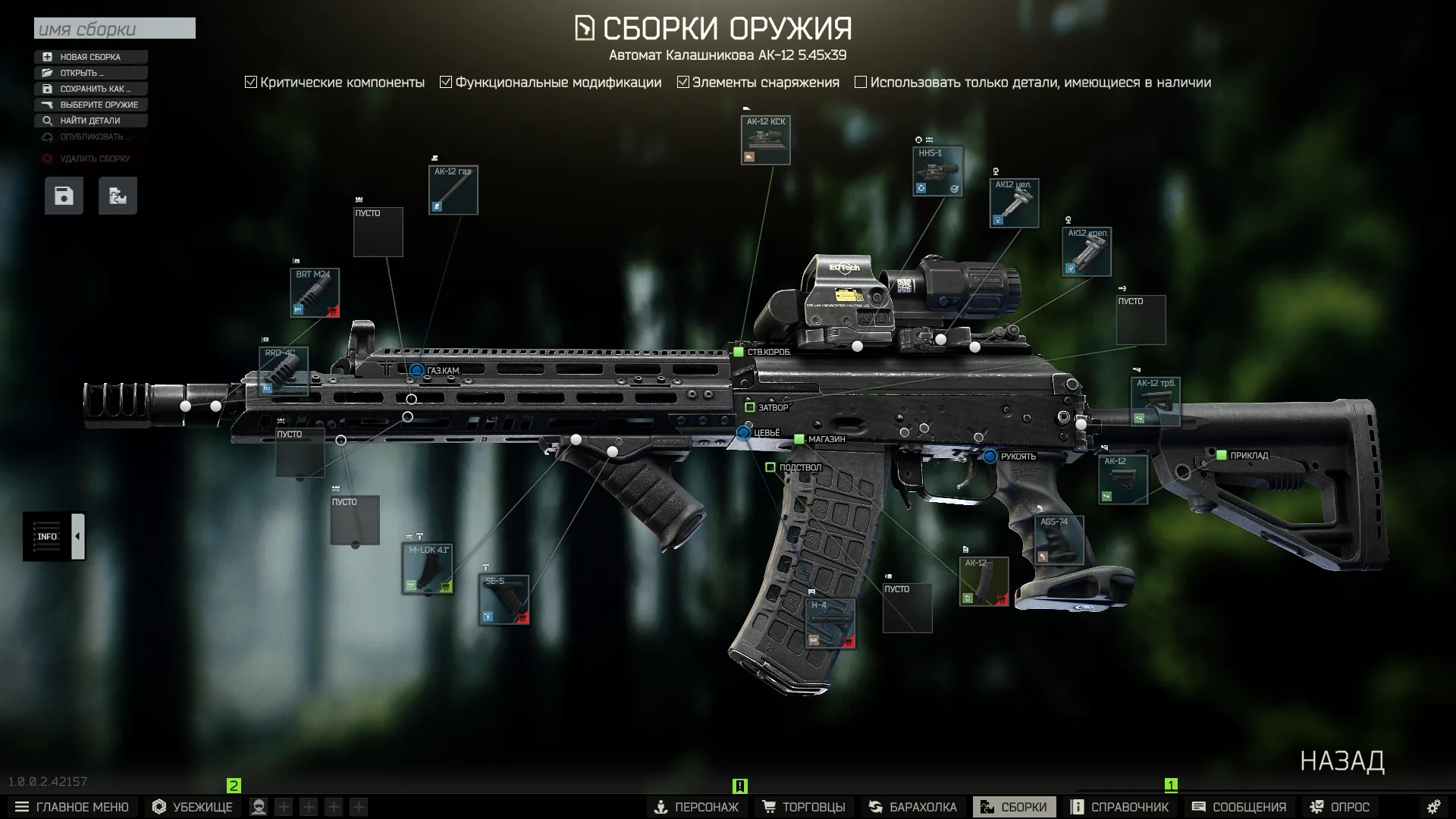This screenshot has height=819, width=1456.
Task: Select the M-LOK 4.1" rail slot
Action: [x=428, y=568]
